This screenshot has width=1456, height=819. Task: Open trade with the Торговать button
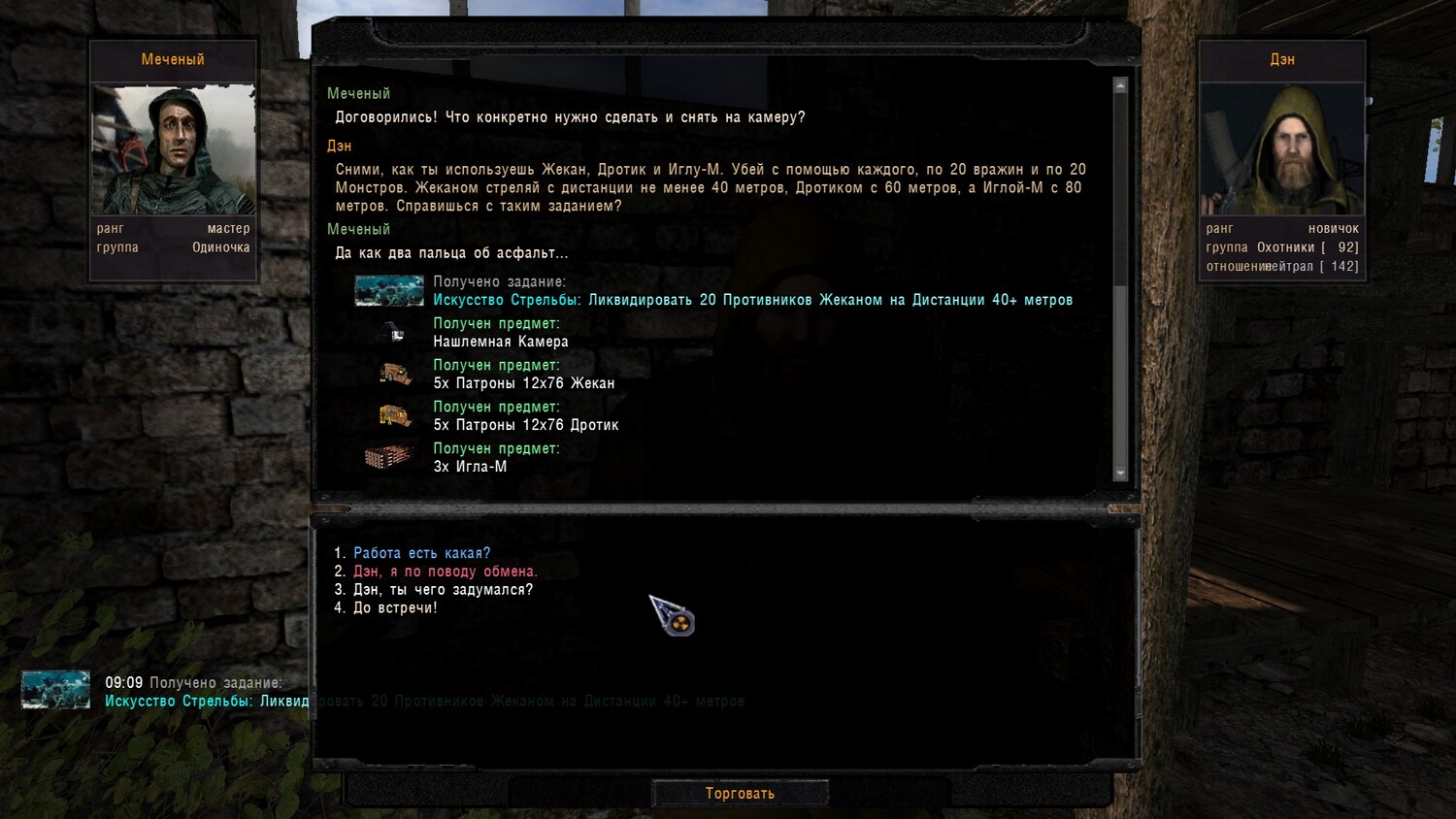(740, 793)
